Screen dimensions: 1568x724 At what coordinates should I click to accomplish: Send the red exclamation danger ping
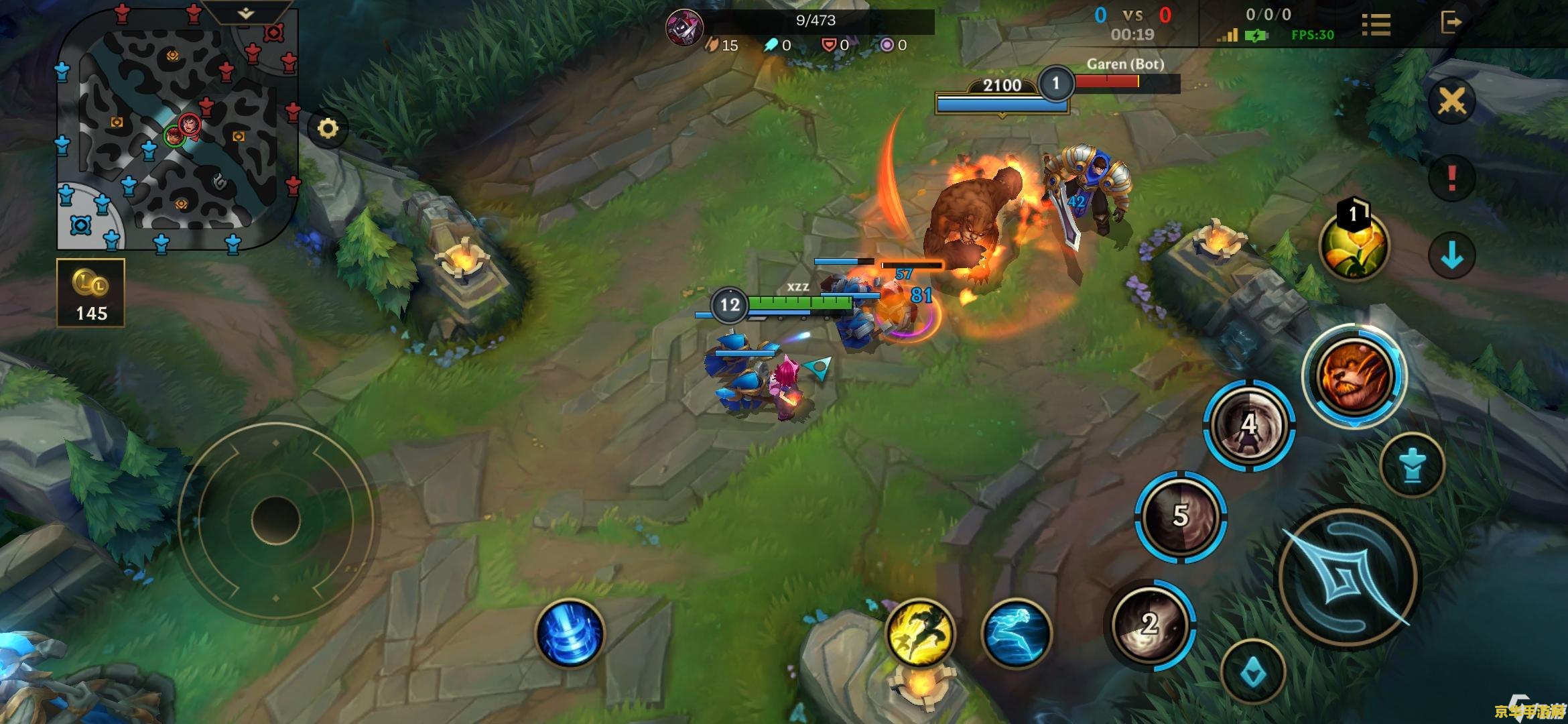1451,178
